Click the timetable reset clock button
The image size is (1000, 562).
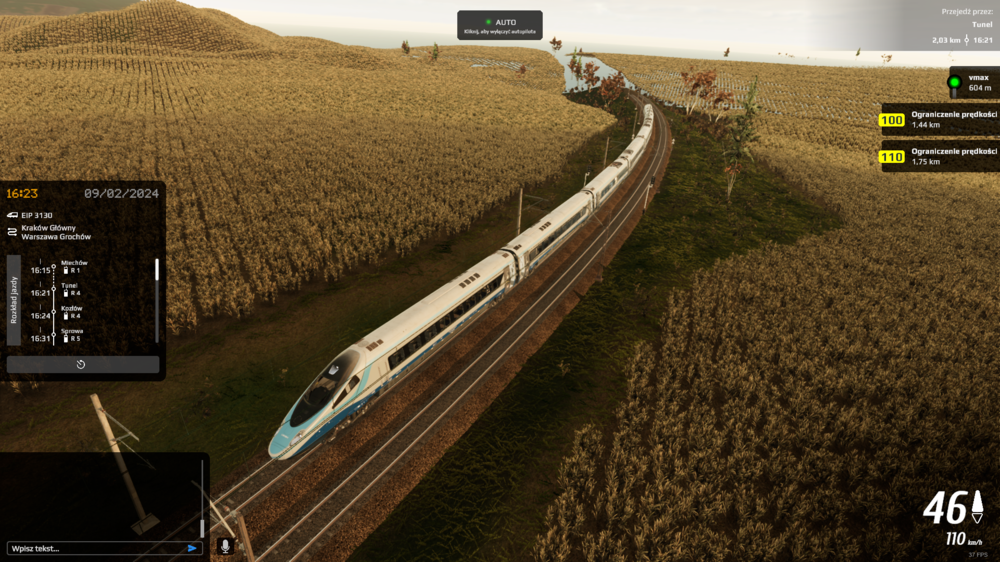click(82, 364)
